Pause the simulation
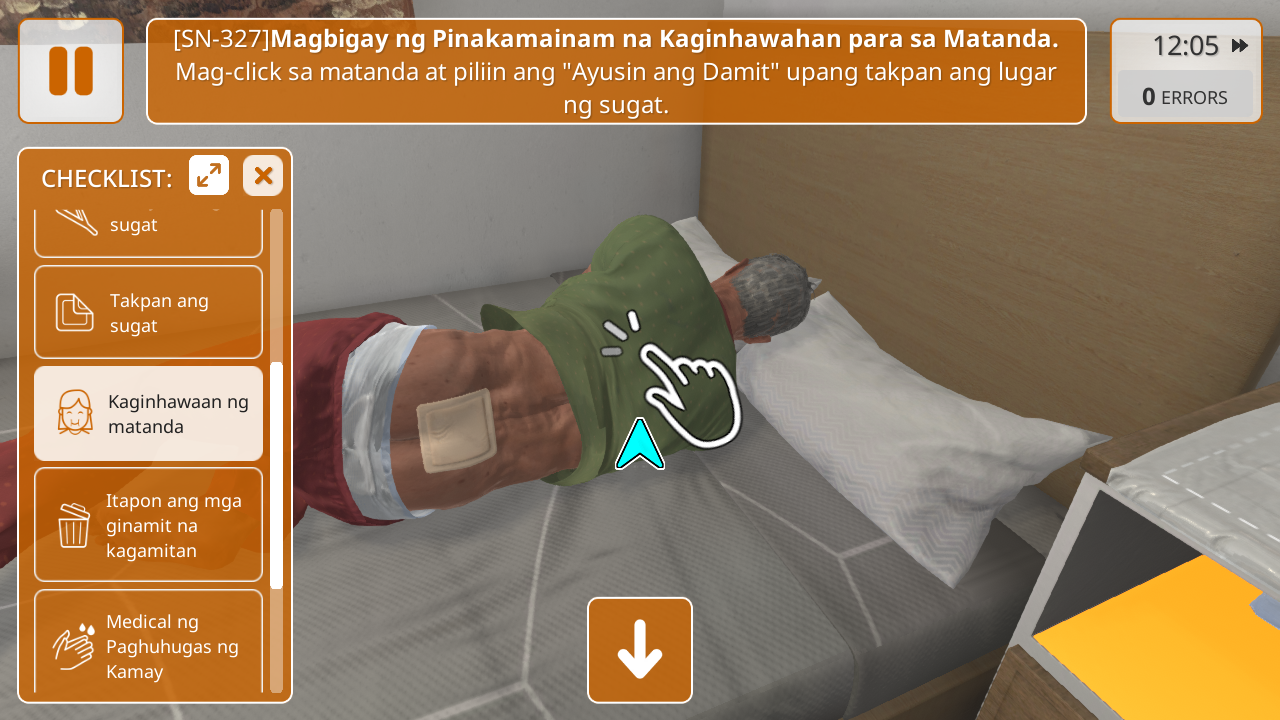 70,71
